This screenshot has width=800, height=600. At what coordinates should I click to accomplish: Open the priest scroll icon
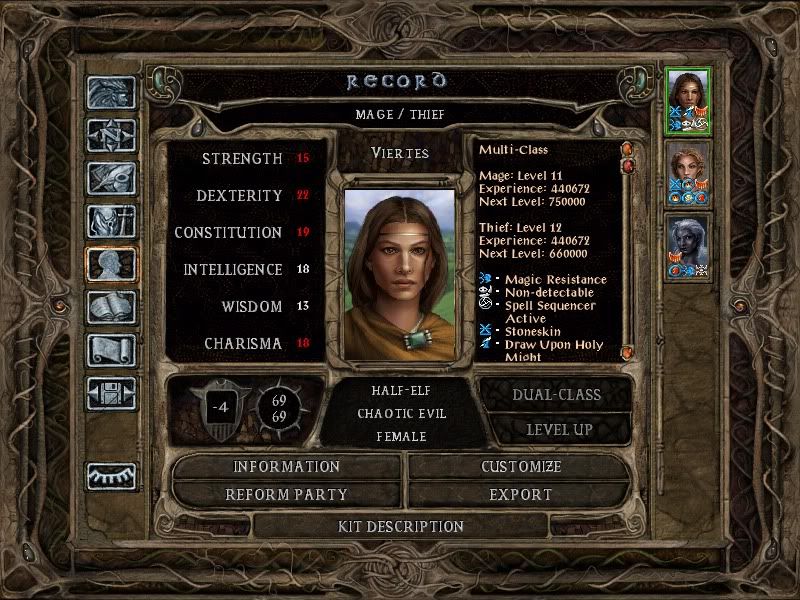110,350
